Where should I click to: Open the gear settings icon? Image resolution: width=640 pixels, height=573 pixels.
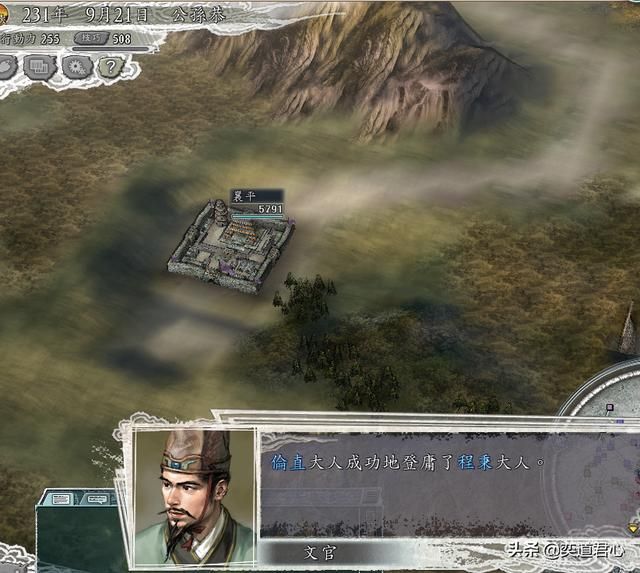(76, 67)
